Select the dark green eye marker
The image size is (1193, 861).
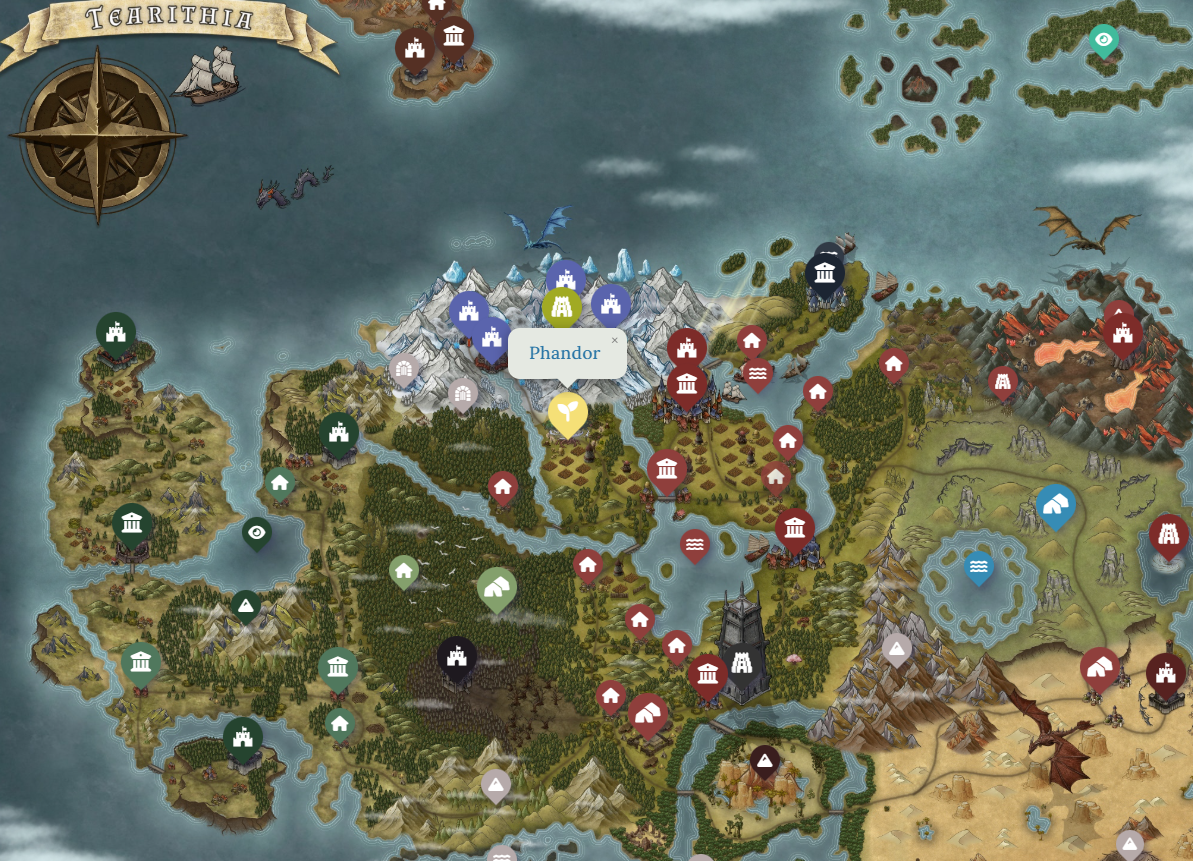click(257, 533)
